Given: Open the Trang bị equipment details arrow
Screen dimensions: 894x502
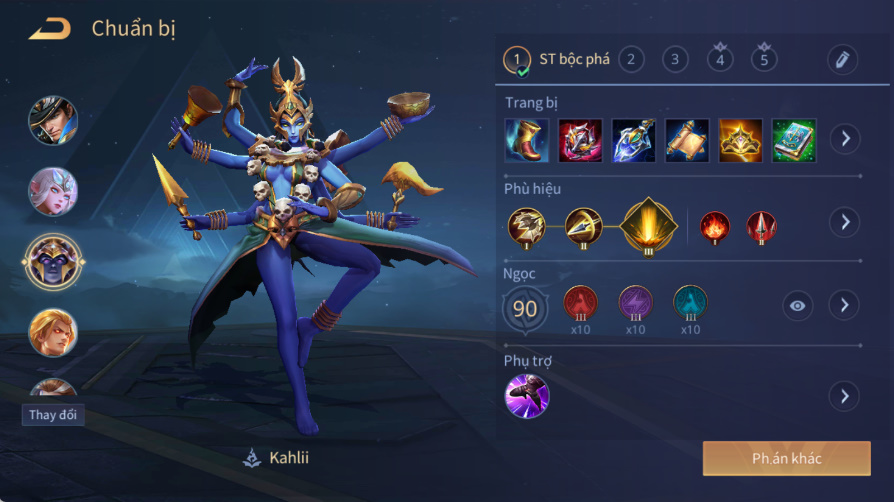Looking at the screenshot, I should point(844,139).
